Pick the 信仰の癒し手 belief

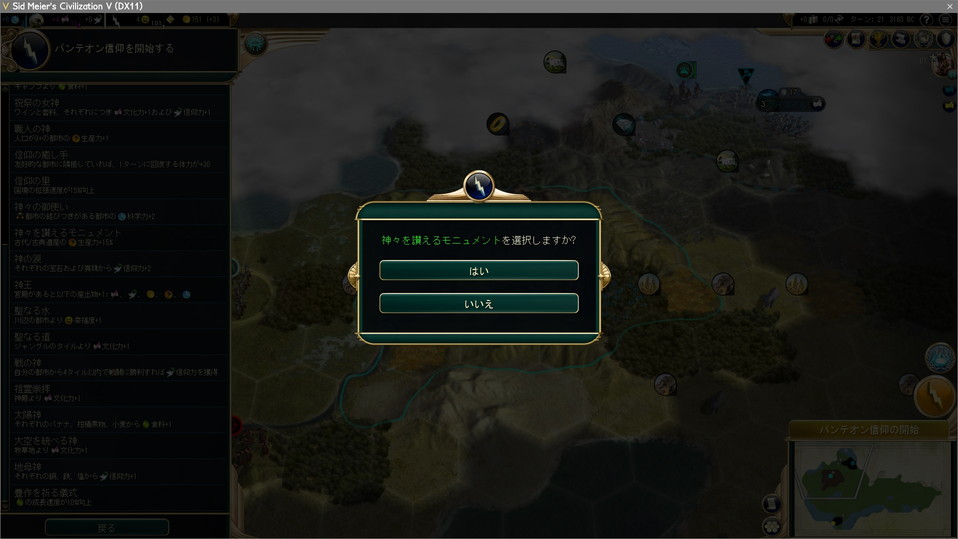(117, 160)
